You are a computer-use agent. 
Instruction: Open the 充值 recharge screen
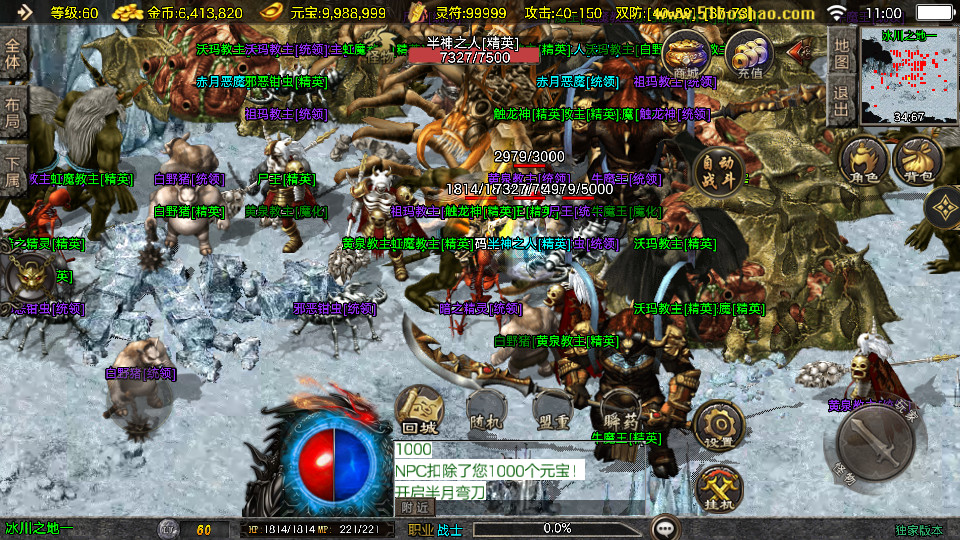tap(749, 54)
